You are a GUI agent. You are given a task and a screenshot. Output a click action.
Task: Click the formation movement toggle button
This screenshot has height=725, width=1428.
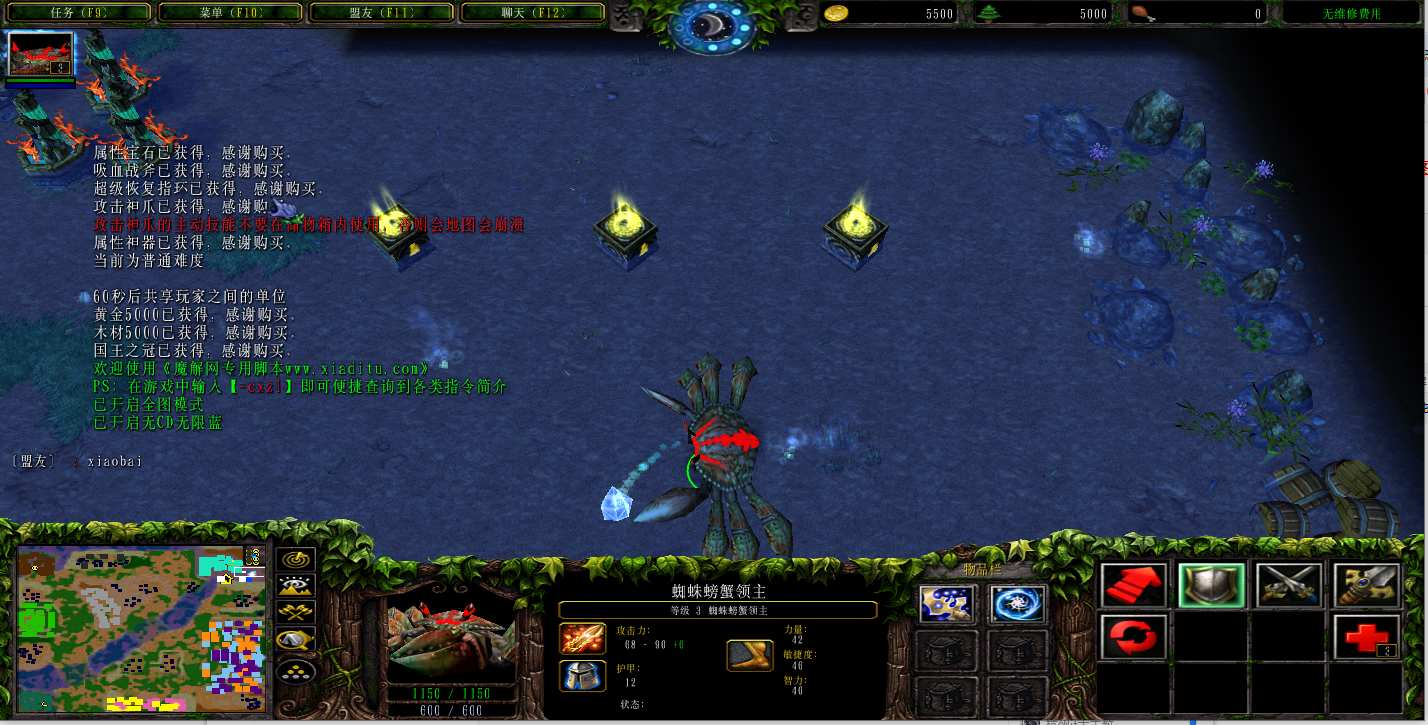click(x=295, y=669)
